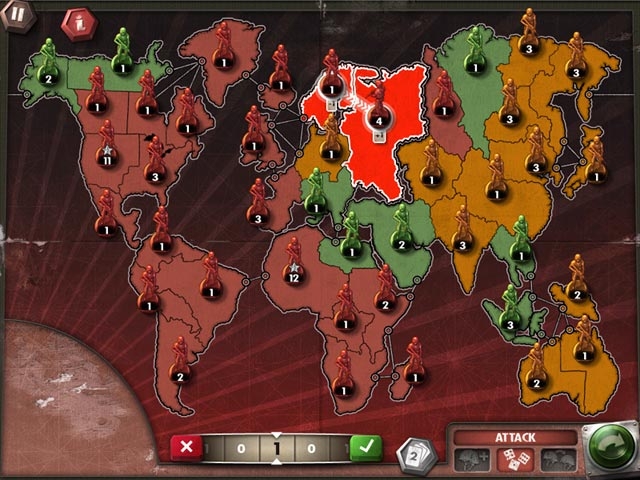Select the highlighted territory with 4 troops

click(377, 120)
